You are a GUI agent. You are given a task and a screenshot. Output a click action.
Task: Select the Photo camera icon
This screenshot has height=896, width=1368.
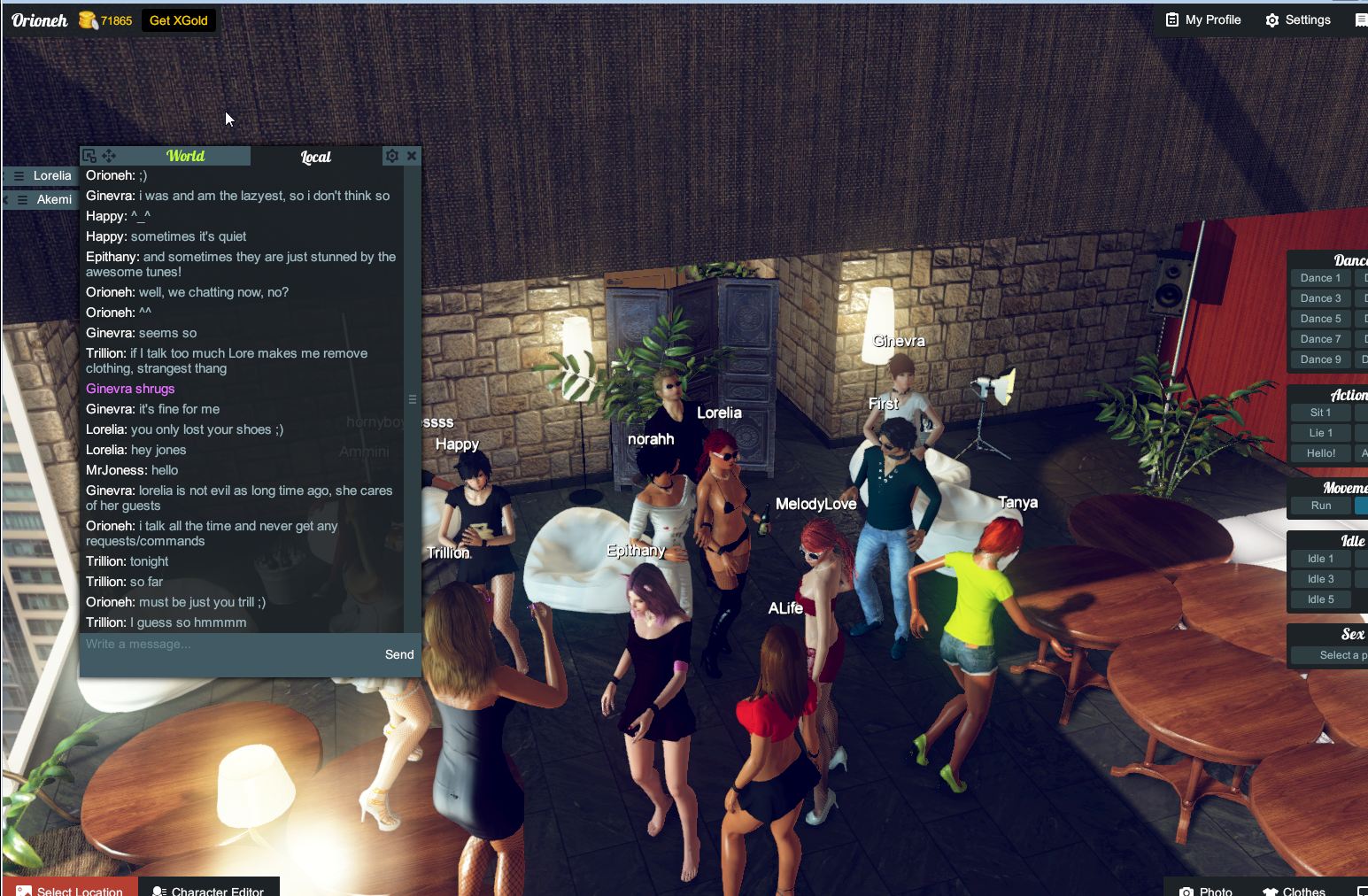pos(1186,891)
